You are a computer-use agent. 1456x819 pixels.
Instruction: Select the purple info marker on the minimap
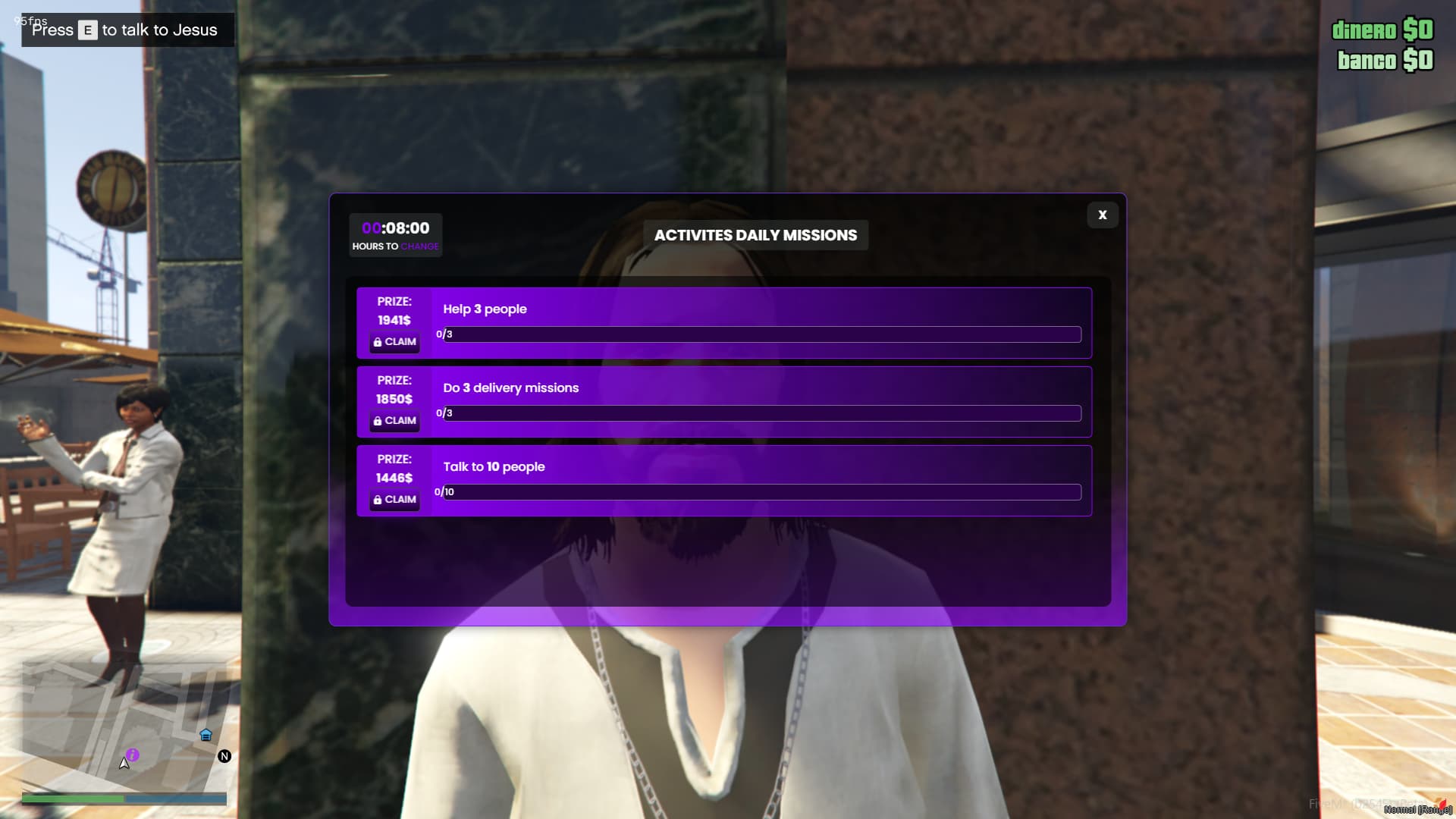pyautogui.click(x=133, y=756)
